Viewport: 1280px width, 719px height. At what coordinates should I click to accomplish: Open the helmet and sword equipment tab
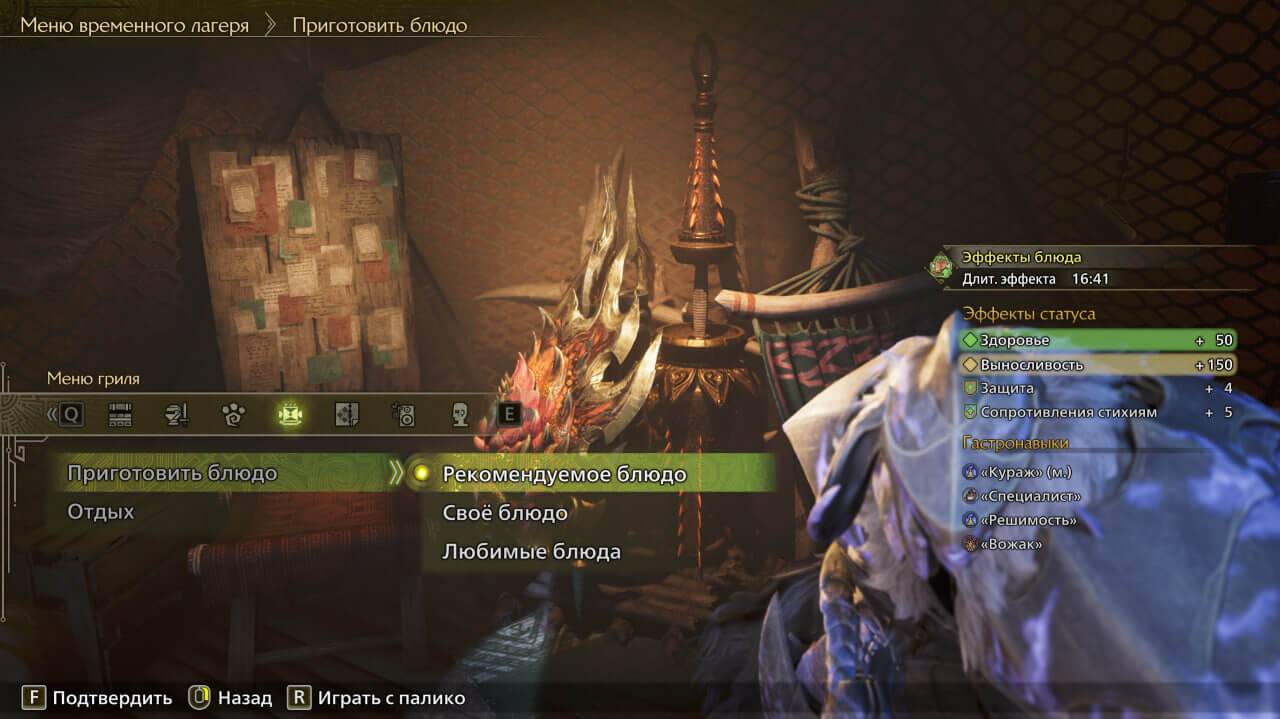pyautogui.click(x=176, y=415)
